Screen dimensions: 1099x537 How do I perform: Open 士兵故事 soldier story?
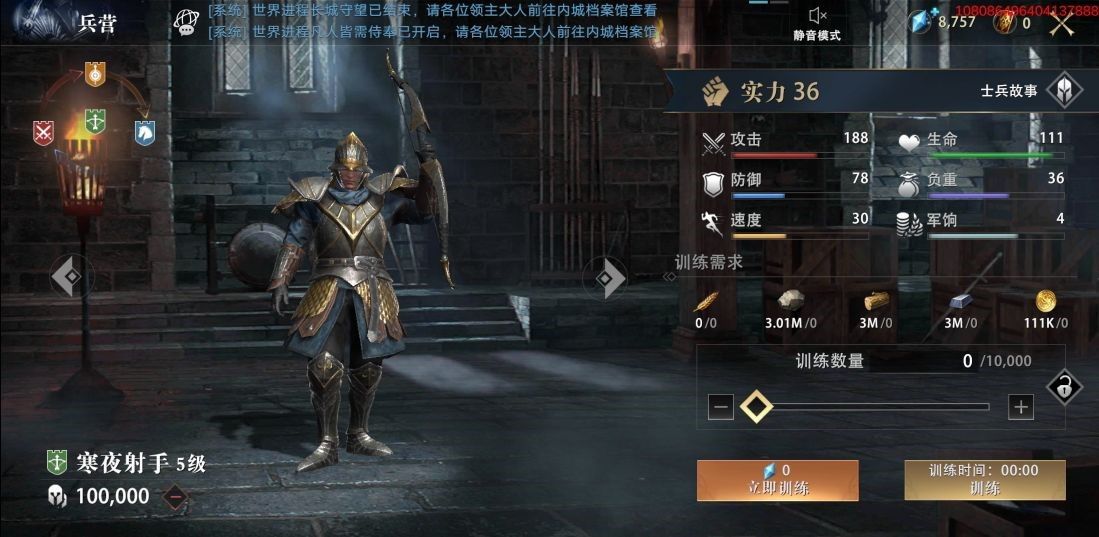coord(1064,91)
